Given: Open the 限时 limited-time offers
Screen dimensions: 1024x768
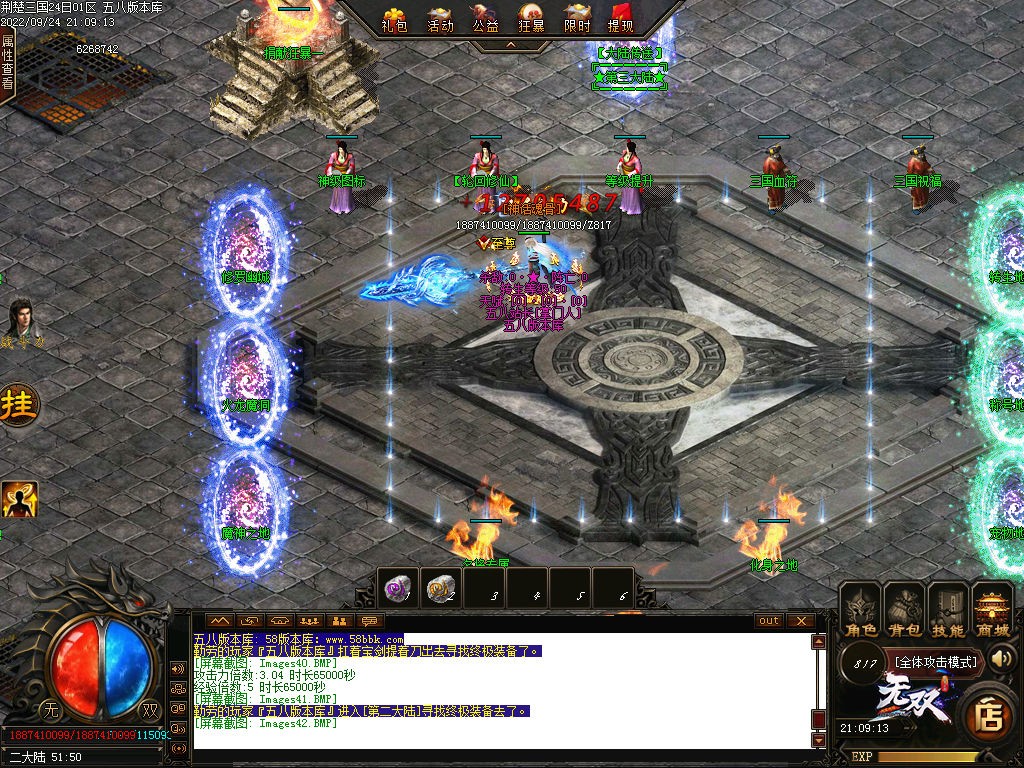Looking at the screenshot, I should coord(577,18).
